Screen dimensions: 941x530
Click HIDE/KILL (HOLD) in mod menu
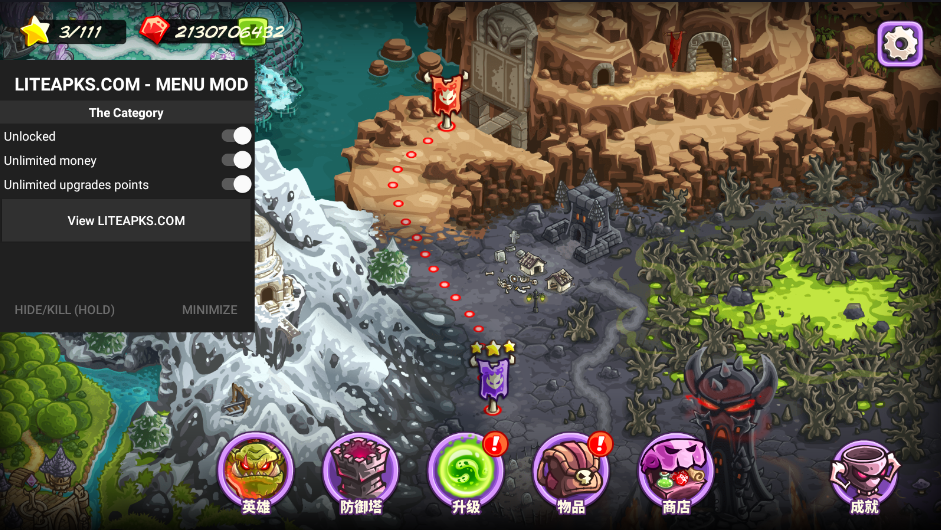(64, 310)
